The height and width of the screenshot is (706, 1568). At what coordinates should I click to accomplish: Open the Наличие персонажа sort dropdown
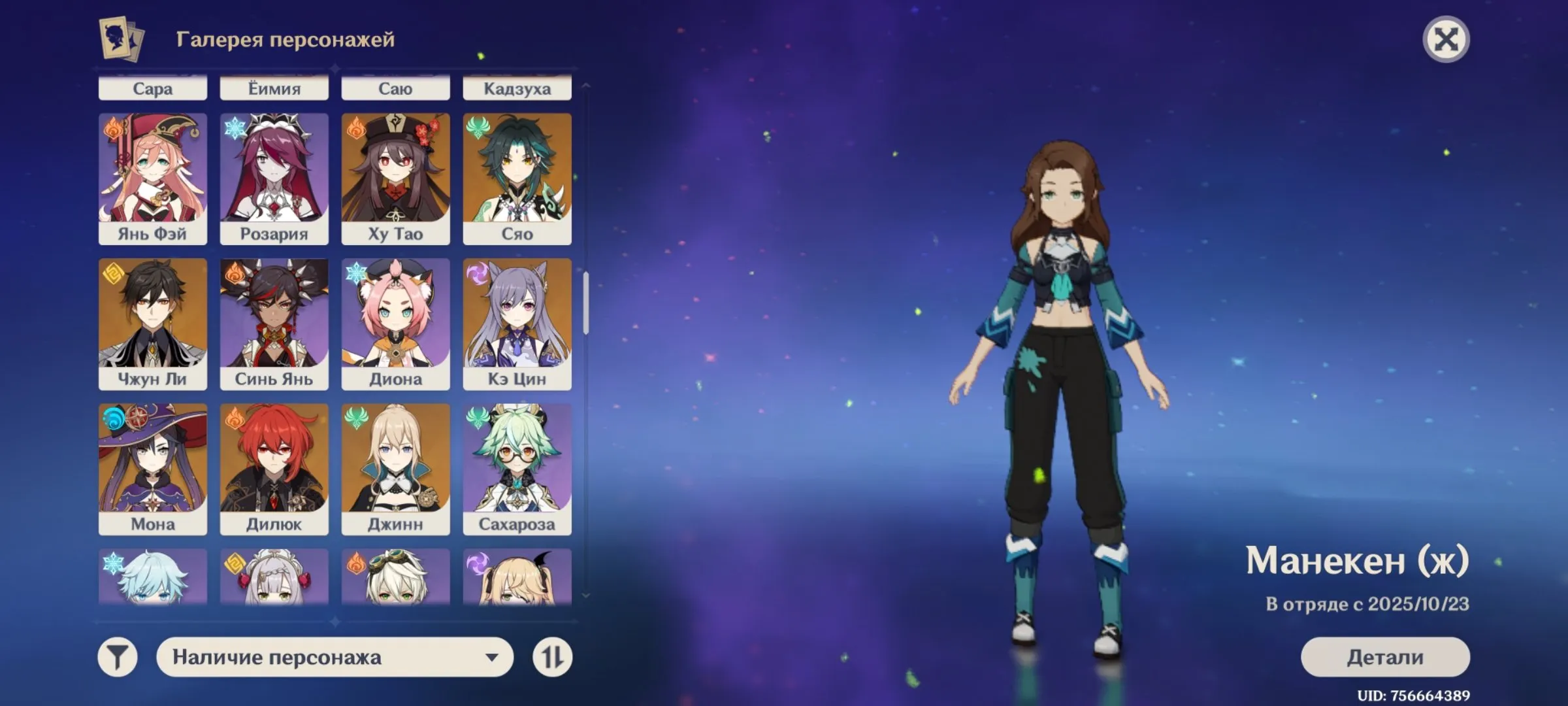click(335, 657)
